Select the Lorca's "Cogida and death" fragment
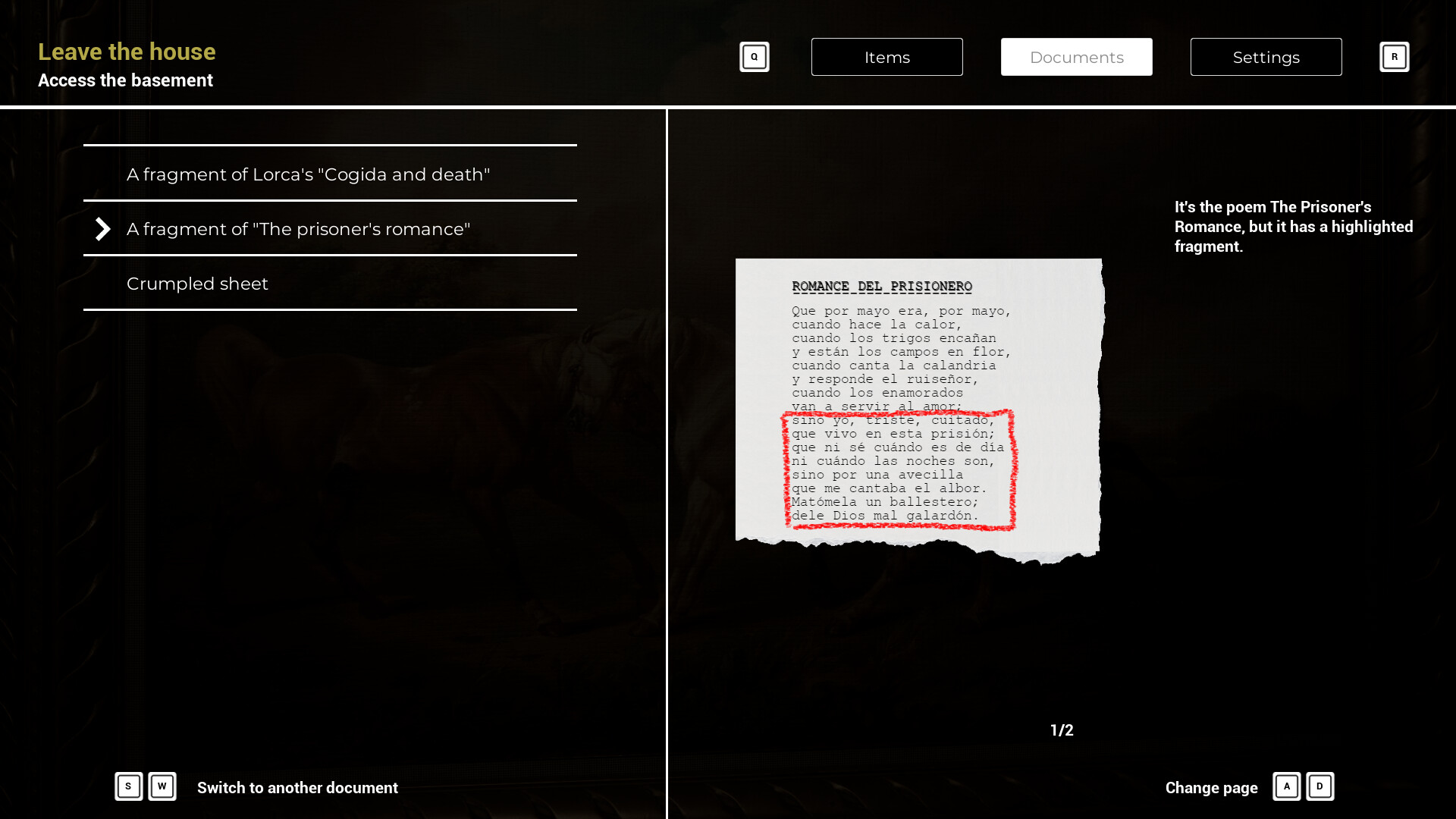This screenshot has height=819, width=1456. pos(308,174)
